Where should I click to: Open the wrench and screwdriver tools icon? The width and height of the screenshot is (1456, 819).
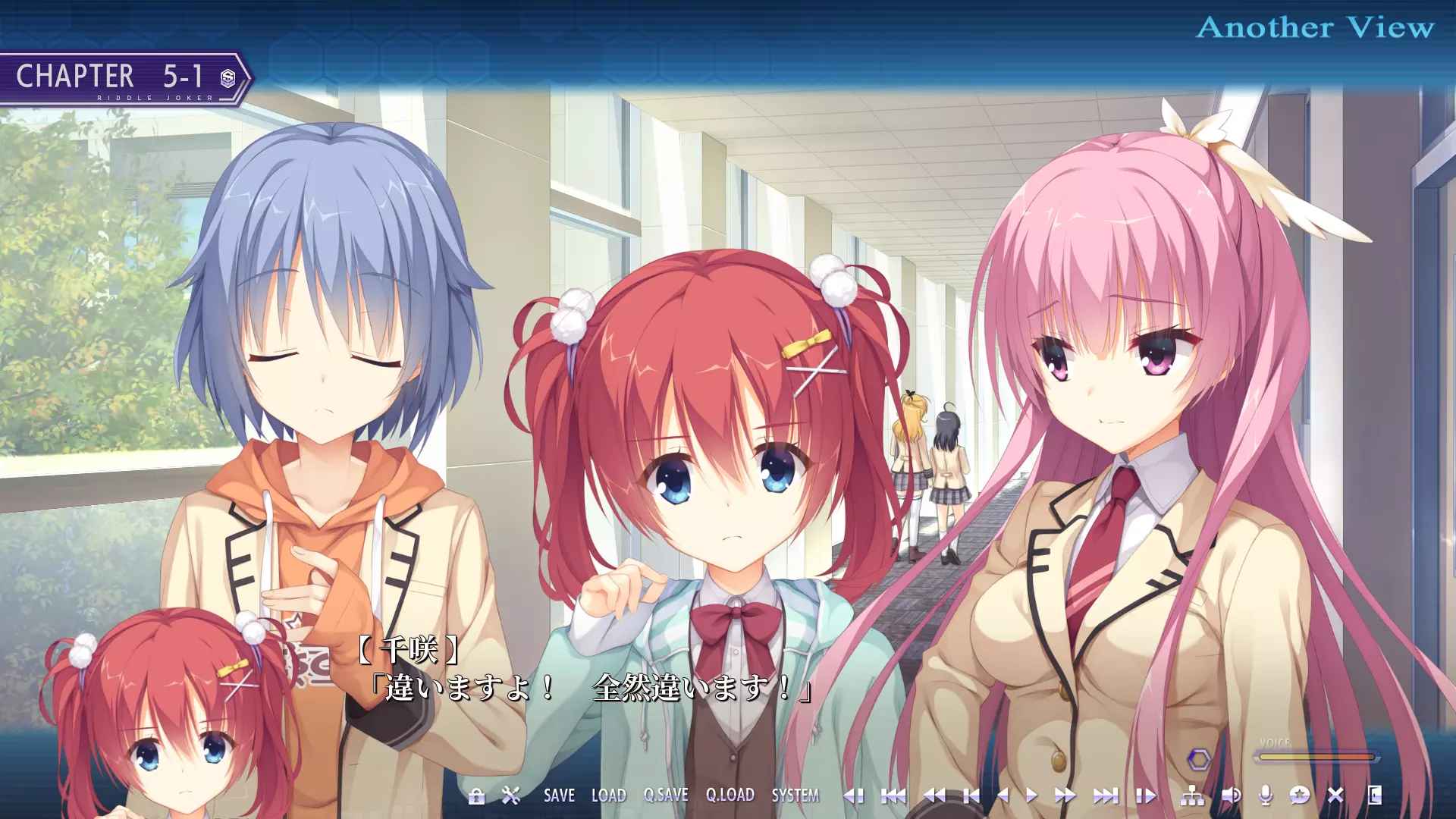tap(511, 795)
